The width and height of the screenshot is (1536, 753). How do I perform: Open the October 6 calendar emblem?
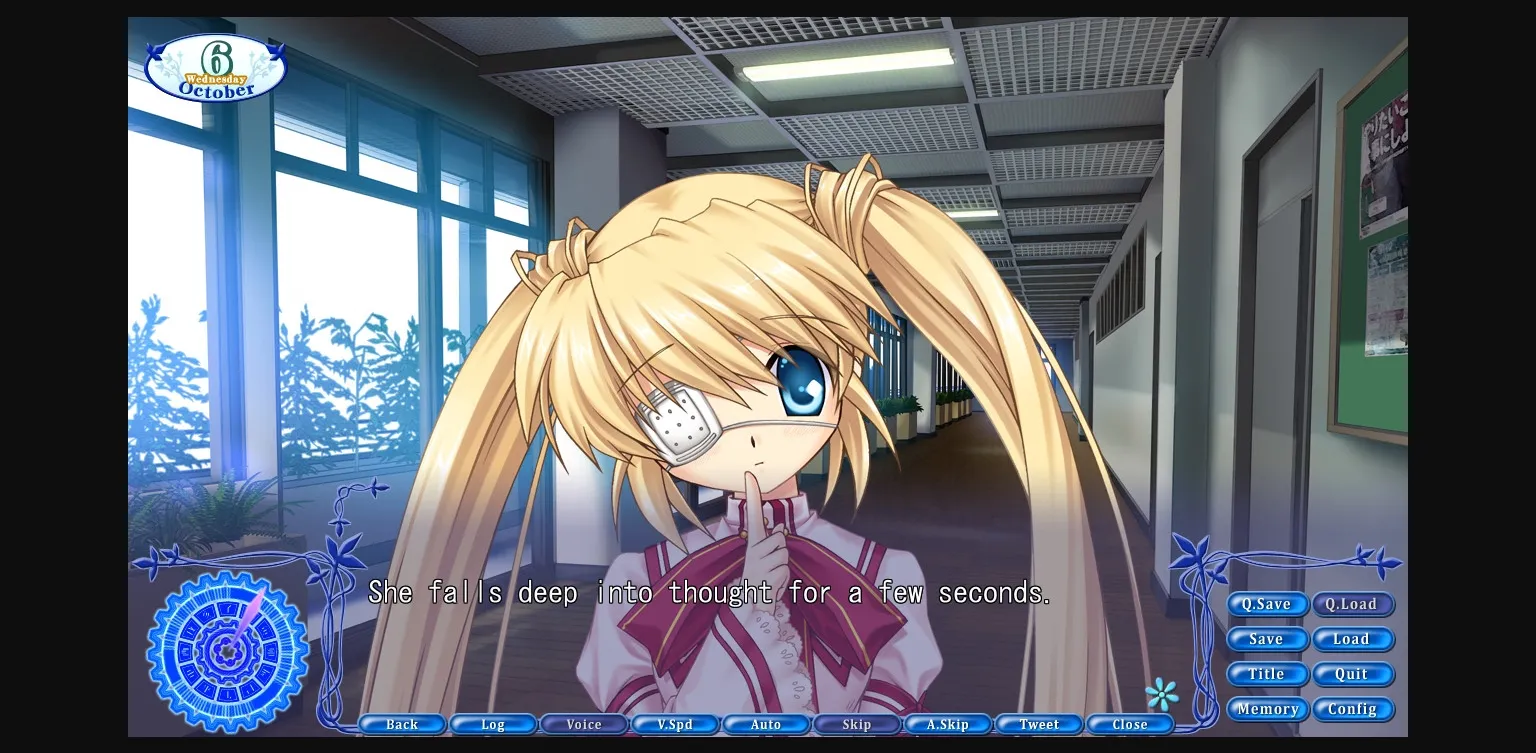[x=215, y=66]
